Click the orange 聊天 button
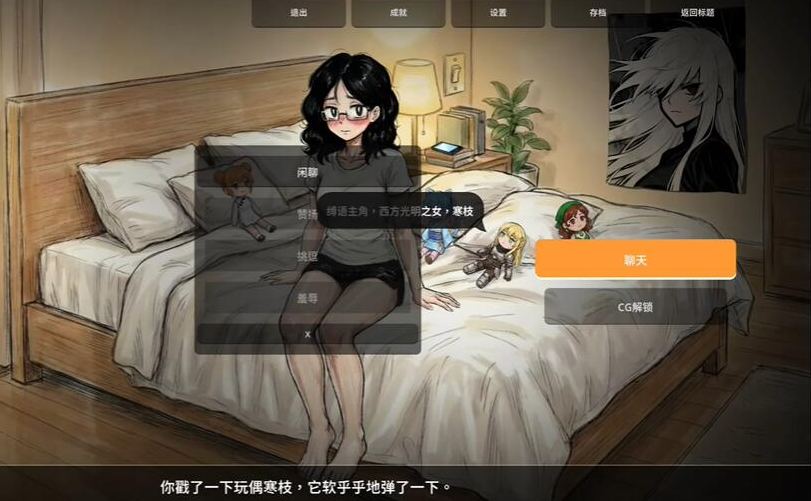The image size is (811, 501). click(x=635, y=259)
